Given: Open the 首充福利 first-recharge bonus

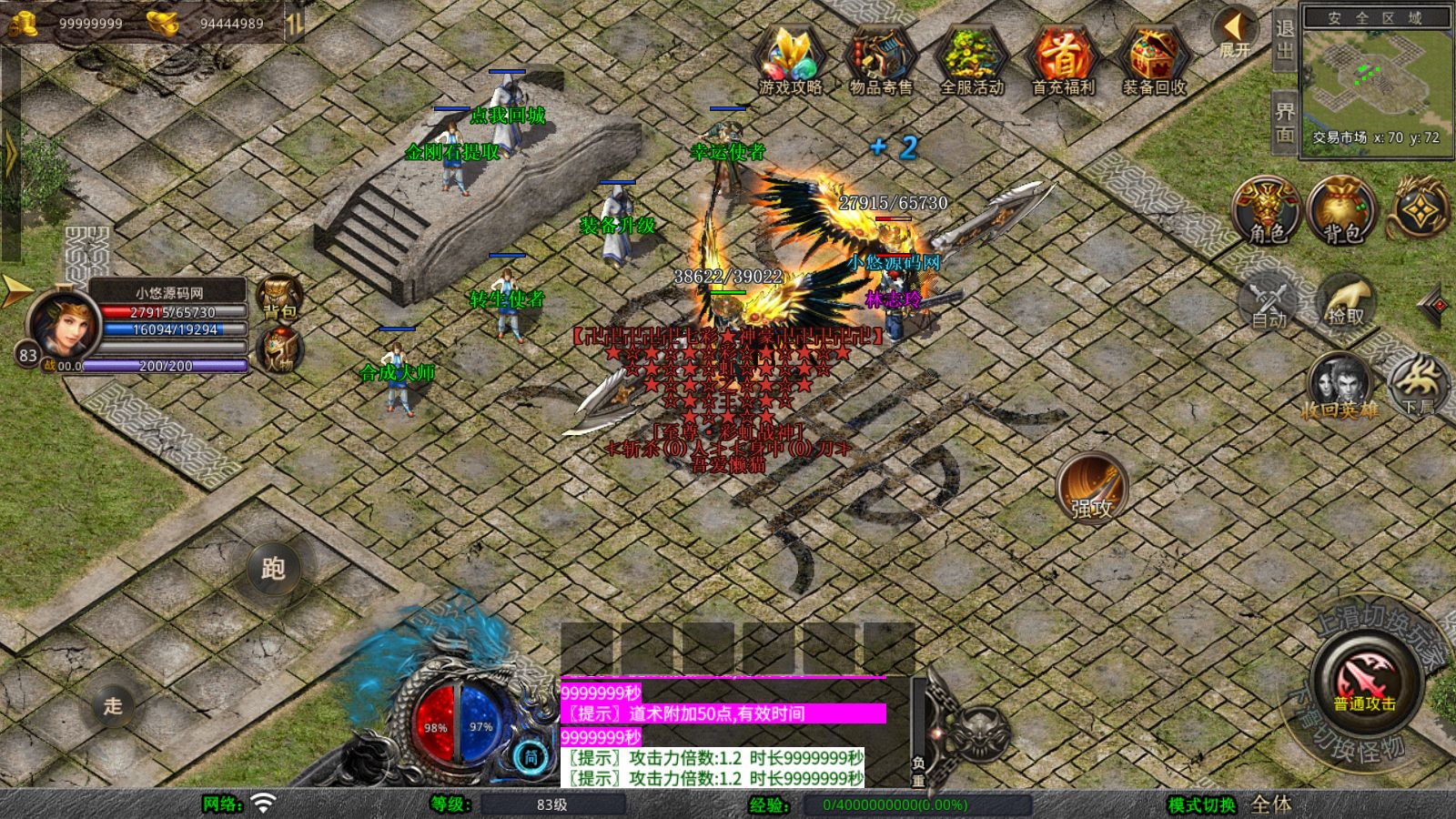Looking at the screenshot, I should click(x=1062, y=58).
